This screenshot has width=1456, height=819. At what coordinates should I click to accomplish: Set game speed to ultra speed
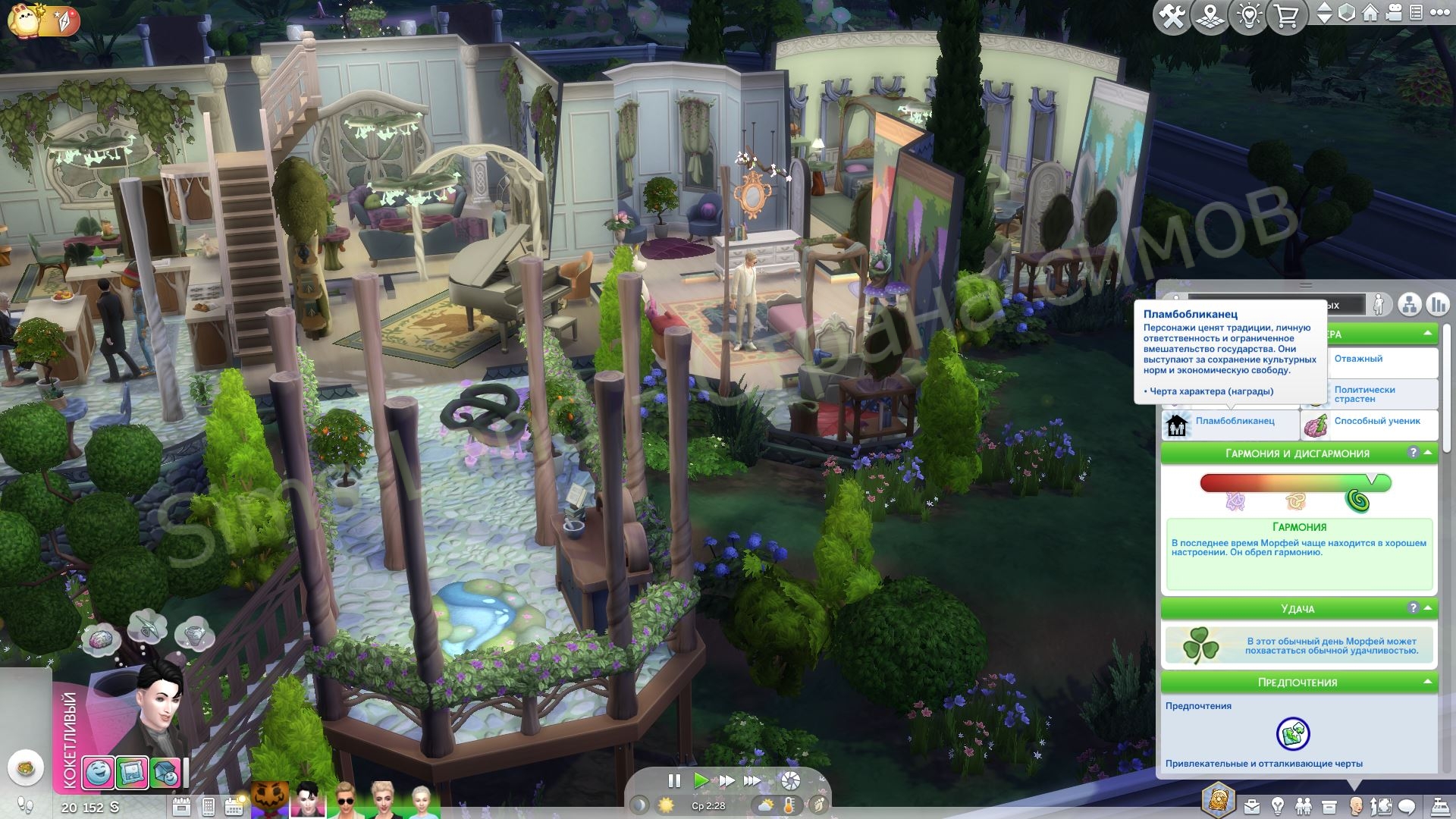(752, 780)
